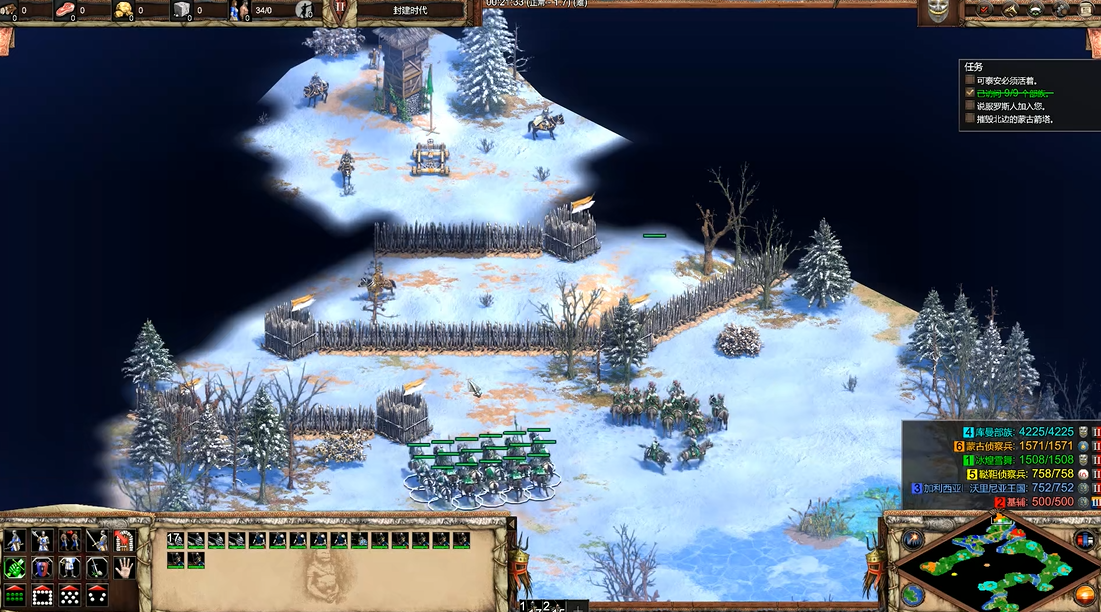
Task: Choose the defensive stance shield icon
Action: [42, 568]
